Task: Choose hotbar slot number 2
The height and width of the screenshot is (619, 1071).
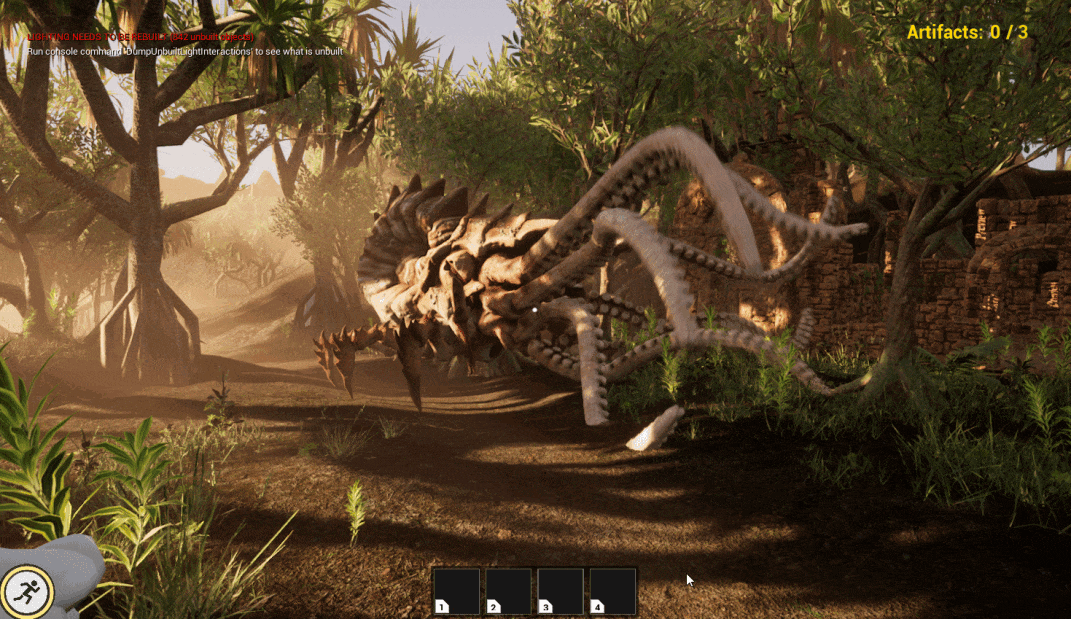Action: pyautogui.click(x=509, y=591)
